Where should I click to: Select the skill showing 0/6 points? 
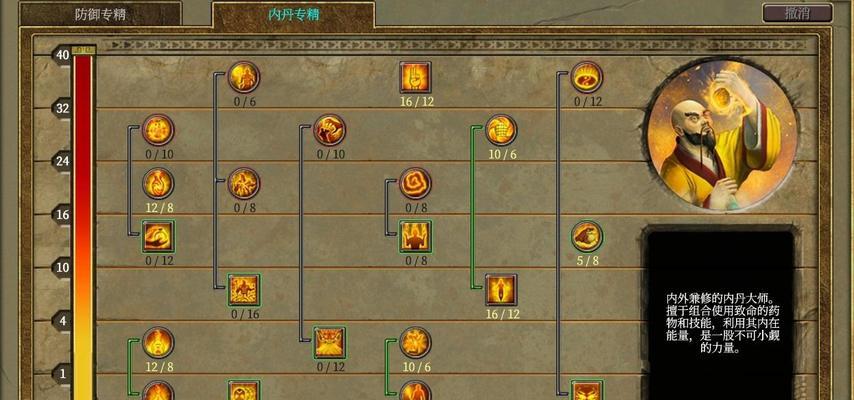(244, 77)
